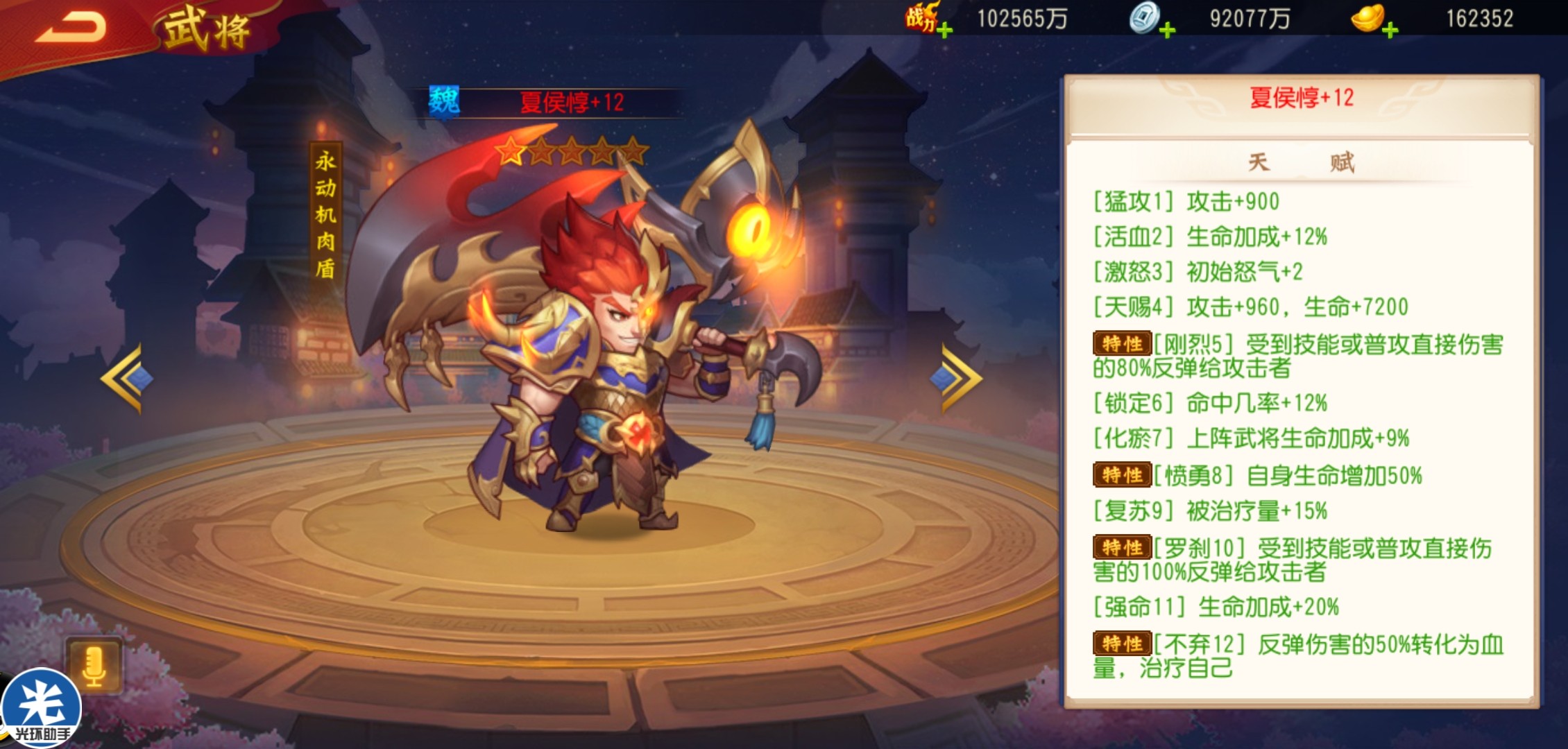Add more battle power via its plus icon

(x=944, y=30)
